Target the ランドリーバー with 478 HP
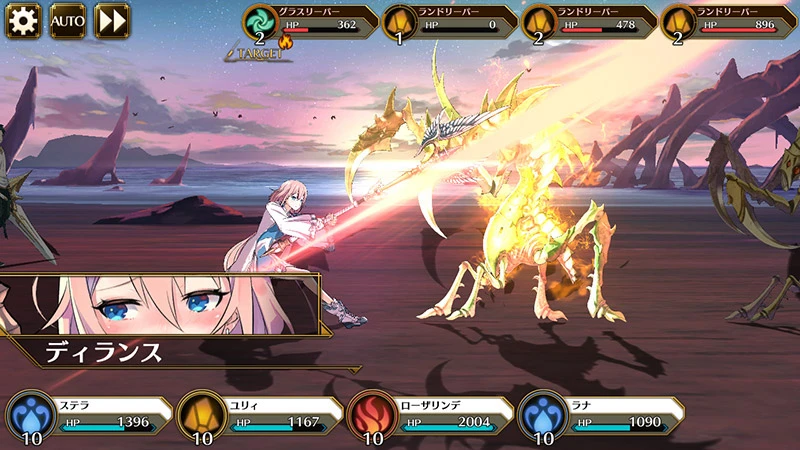This screenshot has height=450, width=800. click(589, 22)
